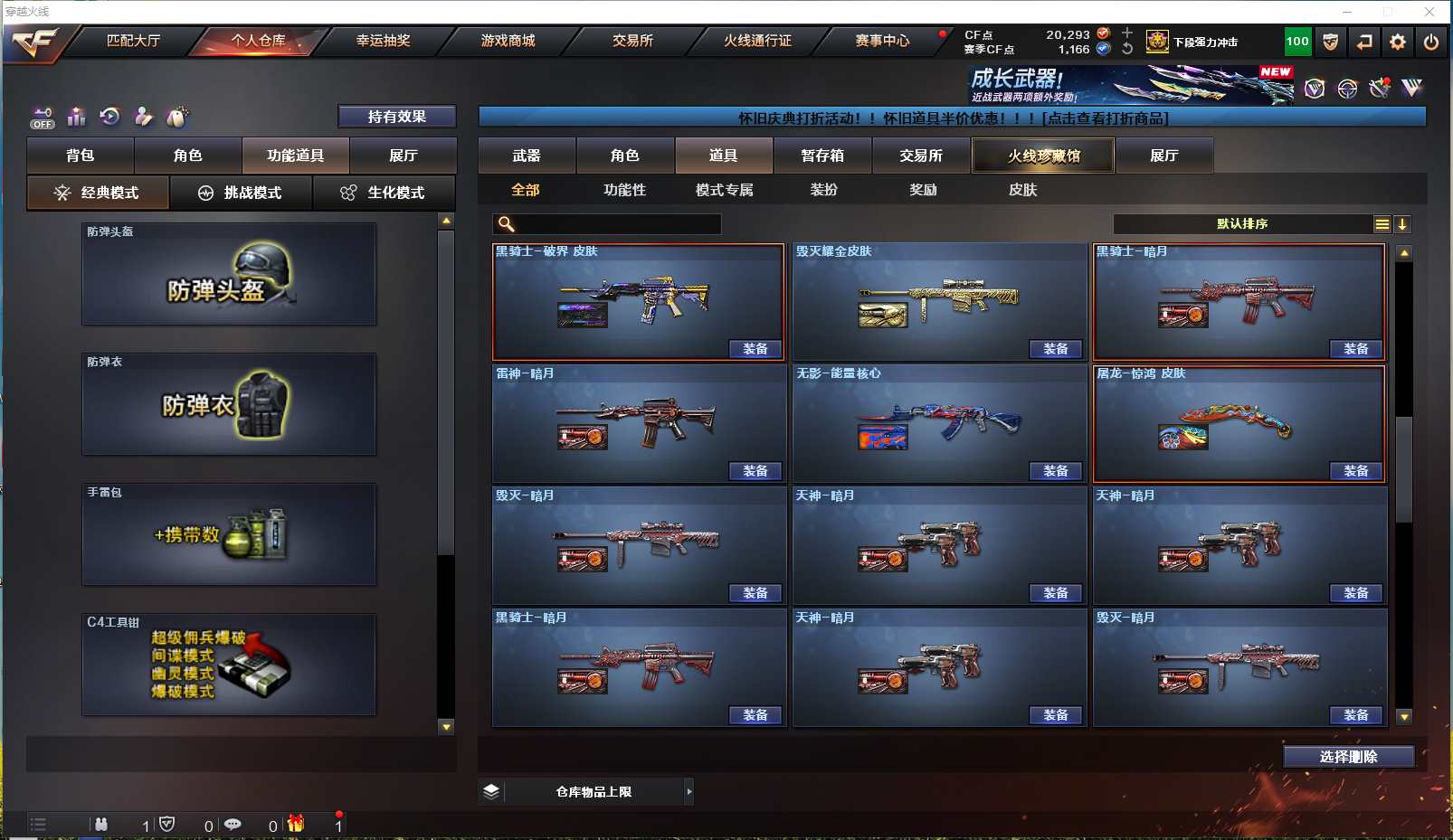Click the 选择删除 button
1453x840 pixels.
pos(1348,757)
